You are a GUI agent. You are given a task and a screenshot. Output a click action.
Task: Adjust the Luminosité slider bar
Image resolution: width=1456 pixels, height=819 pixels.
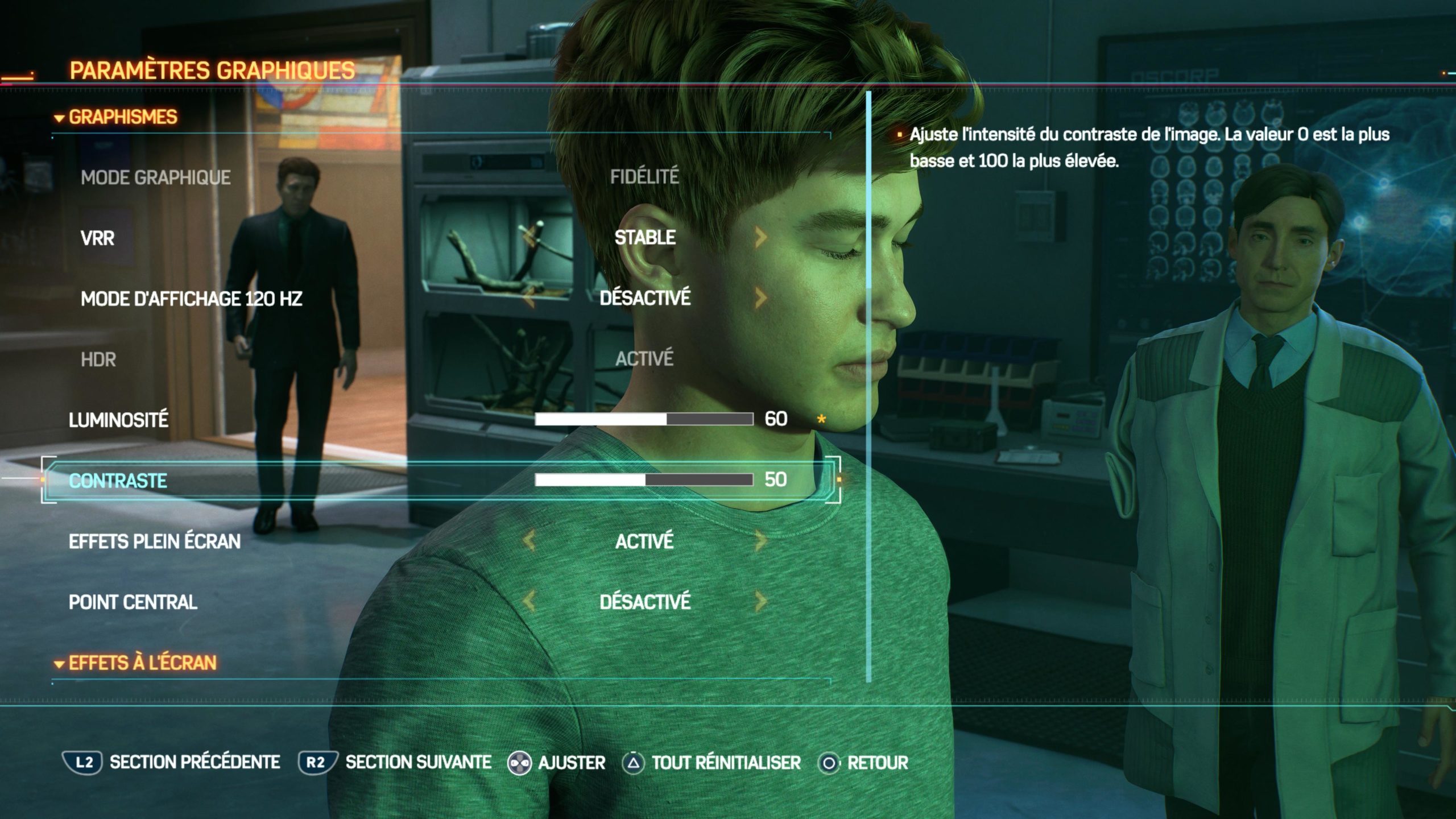click(644, 420)
